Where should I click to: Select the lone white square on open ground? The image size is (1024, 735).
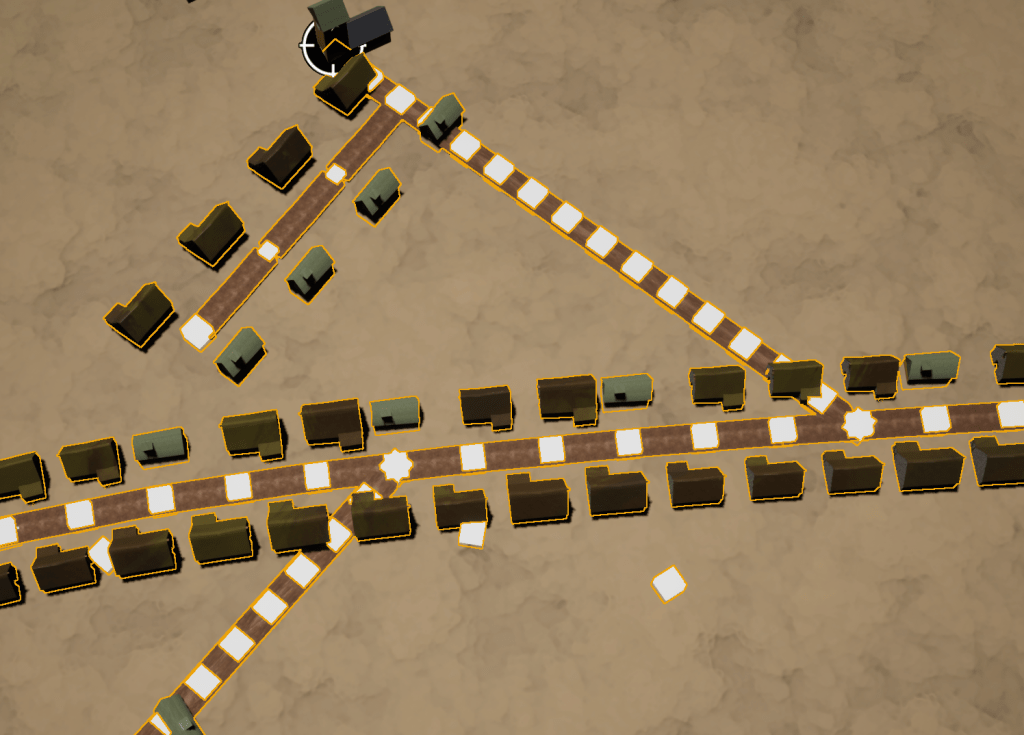coord(669,583)
